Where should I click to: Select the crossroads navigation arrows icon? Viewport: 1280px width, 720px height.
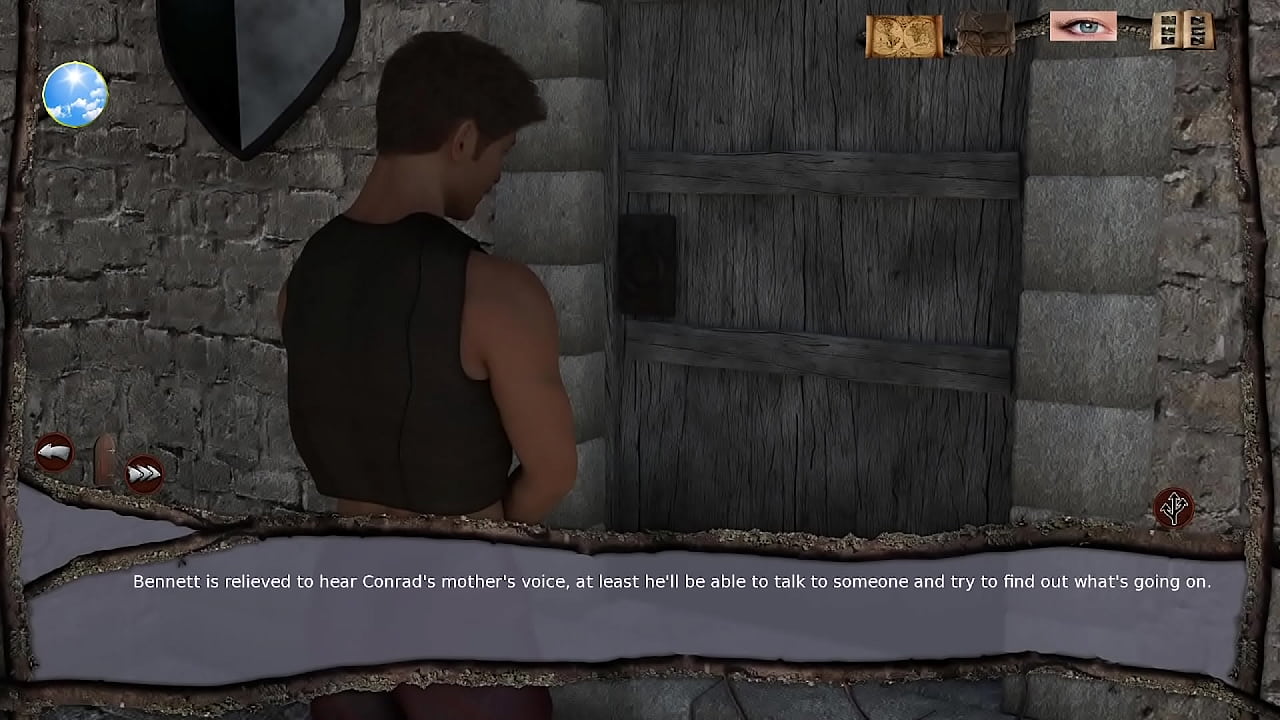pos(1175,508)
